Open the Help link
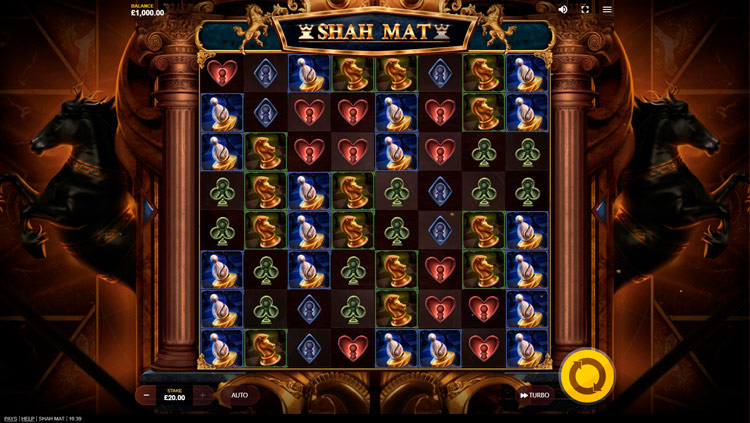 pos(28,418)
